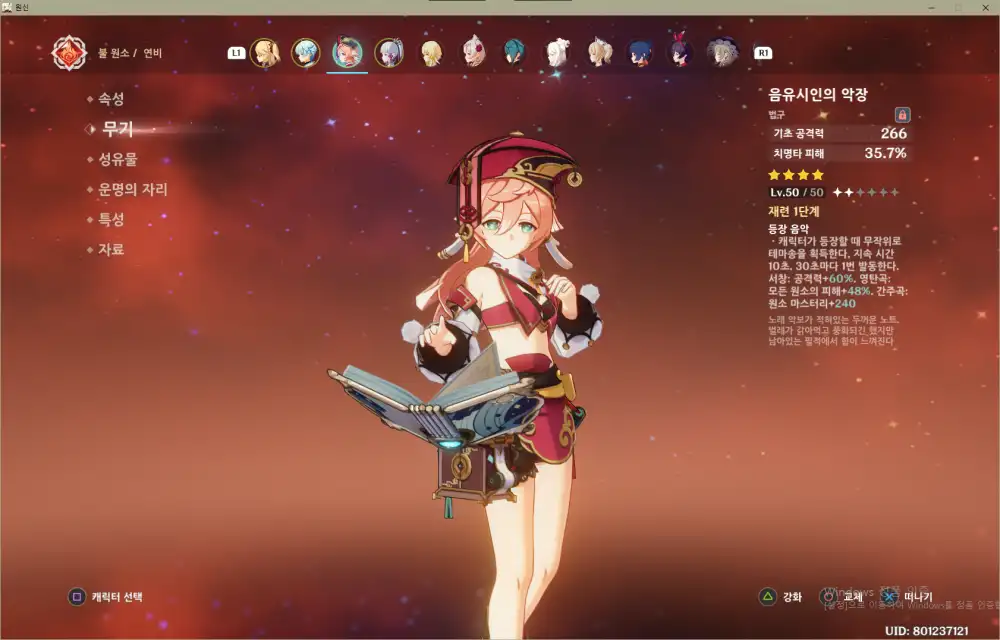Image resolution: width=1000 pixels, height=640 pixels.
Task: View the 자료 profile menu entry
Action: point(110,249)
